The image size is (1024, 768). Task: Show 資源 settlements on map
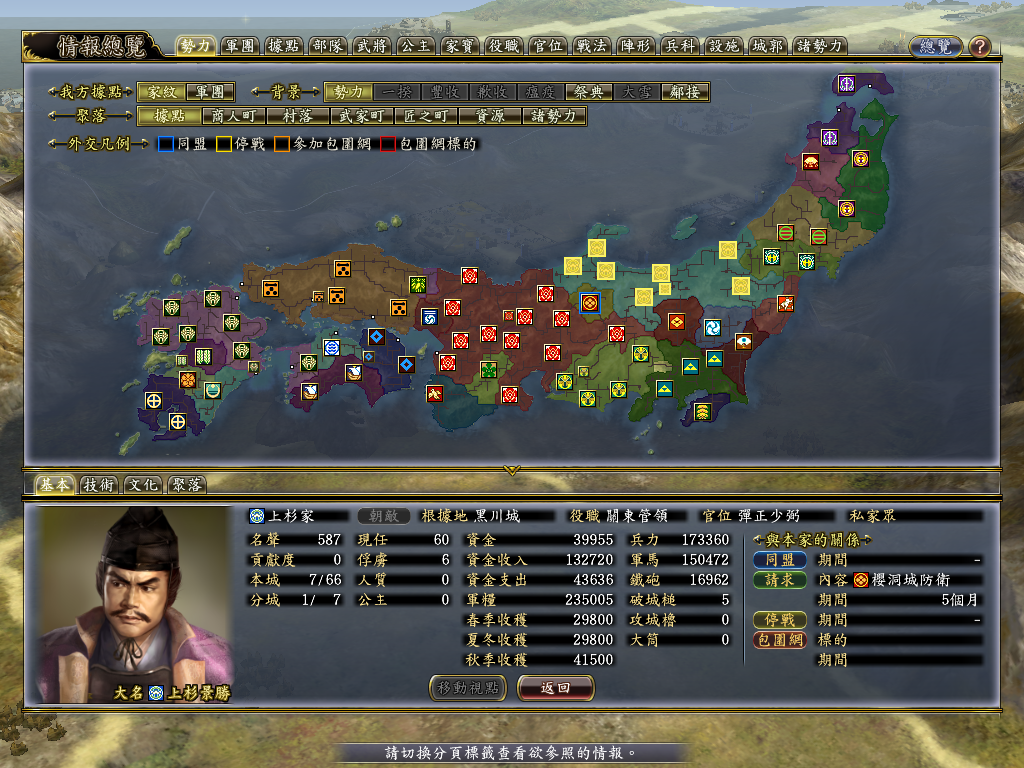[490, 116]
